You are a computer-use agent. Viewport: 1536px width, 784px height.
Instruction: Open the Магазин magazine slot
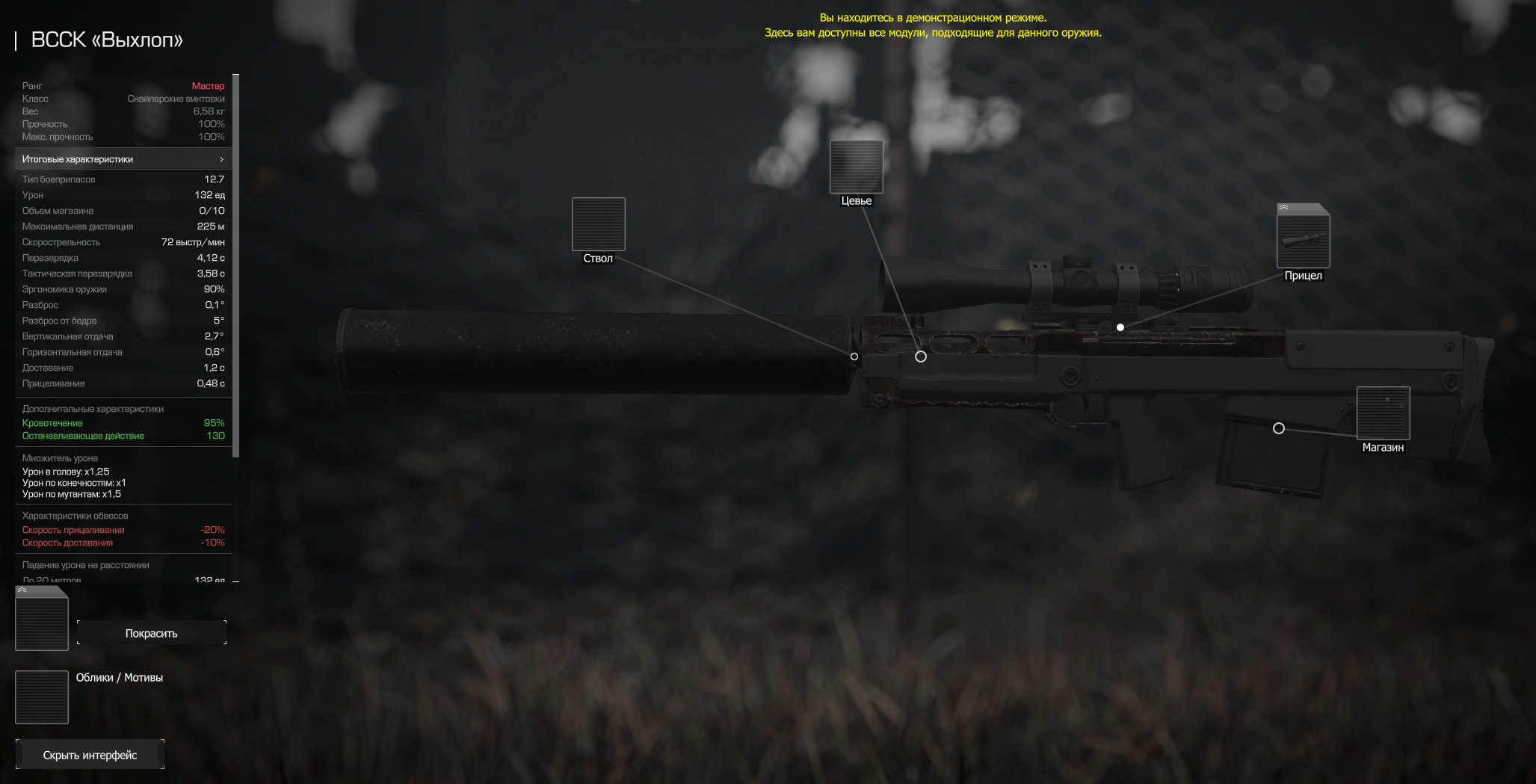tap(1383, 413)
